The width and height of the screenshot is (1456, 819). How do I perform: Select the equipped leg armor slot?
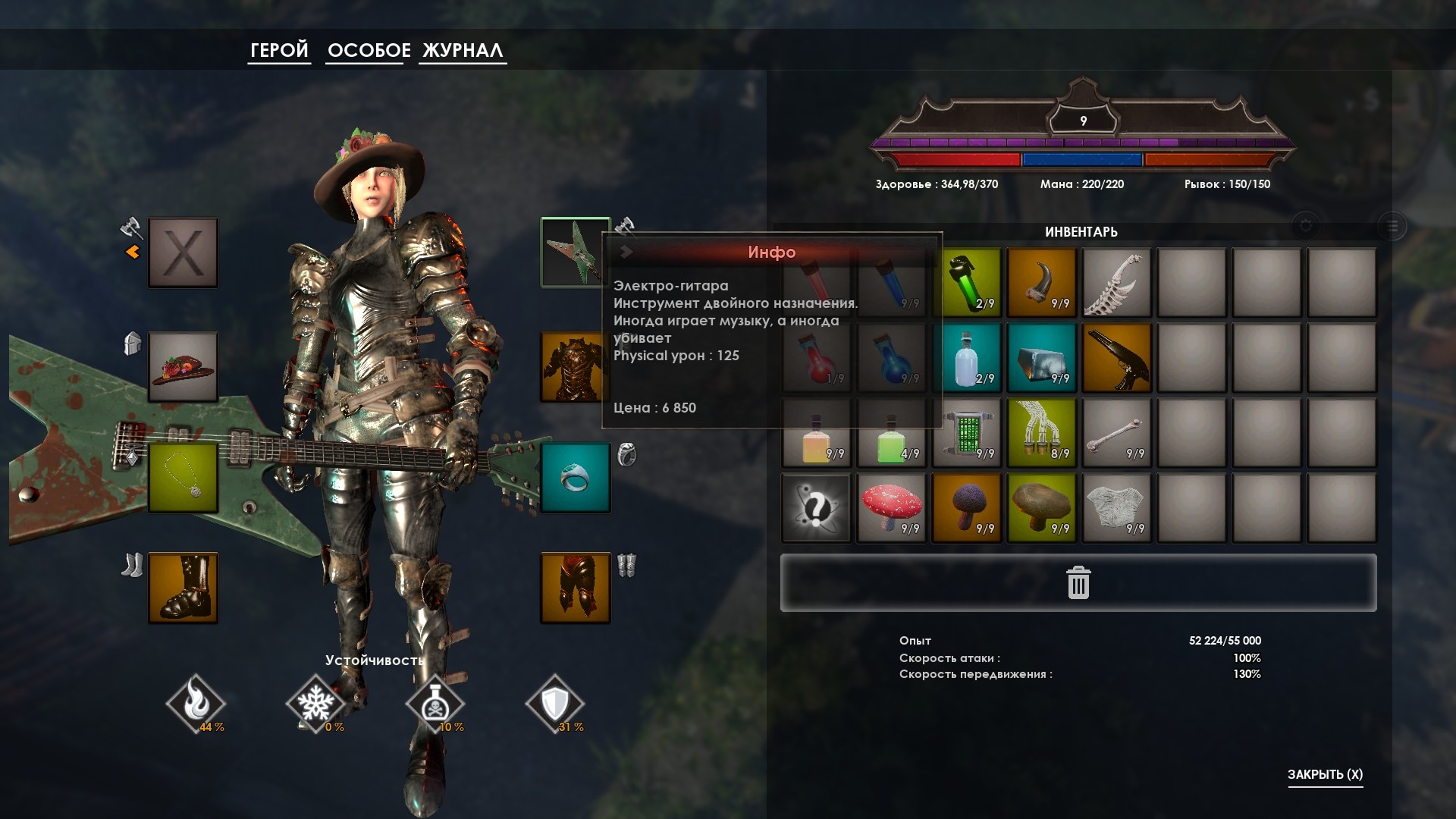tap(575, 588)
